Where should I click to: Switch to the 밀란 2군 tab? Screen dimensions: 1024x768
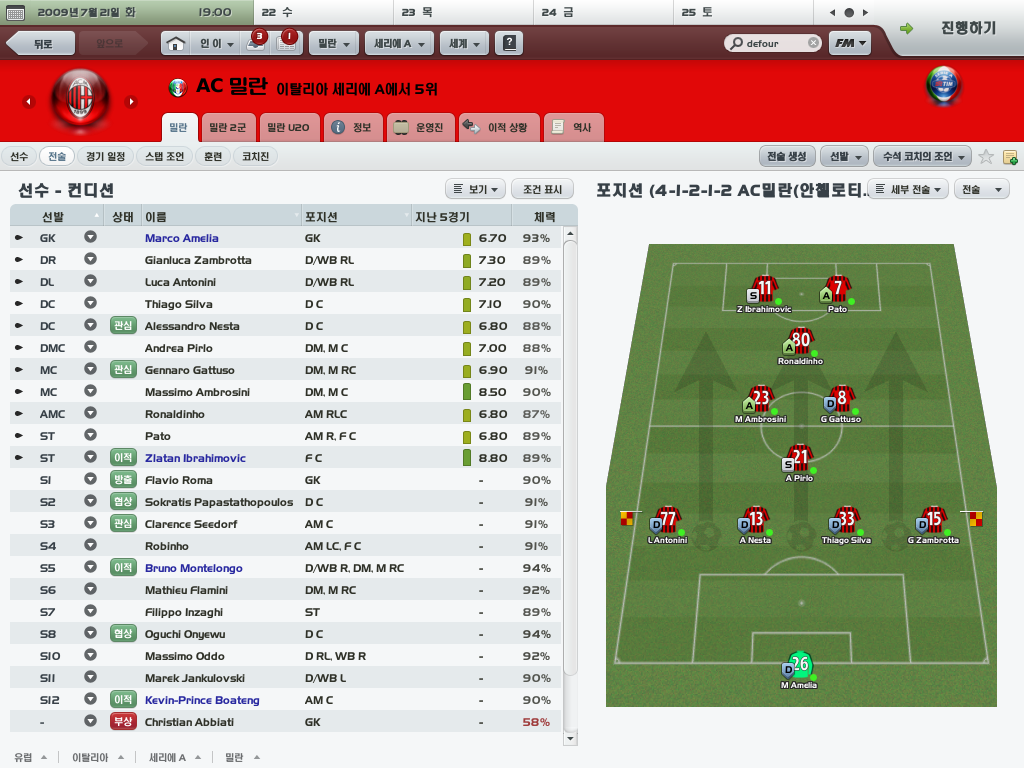[x=228, y=128]
